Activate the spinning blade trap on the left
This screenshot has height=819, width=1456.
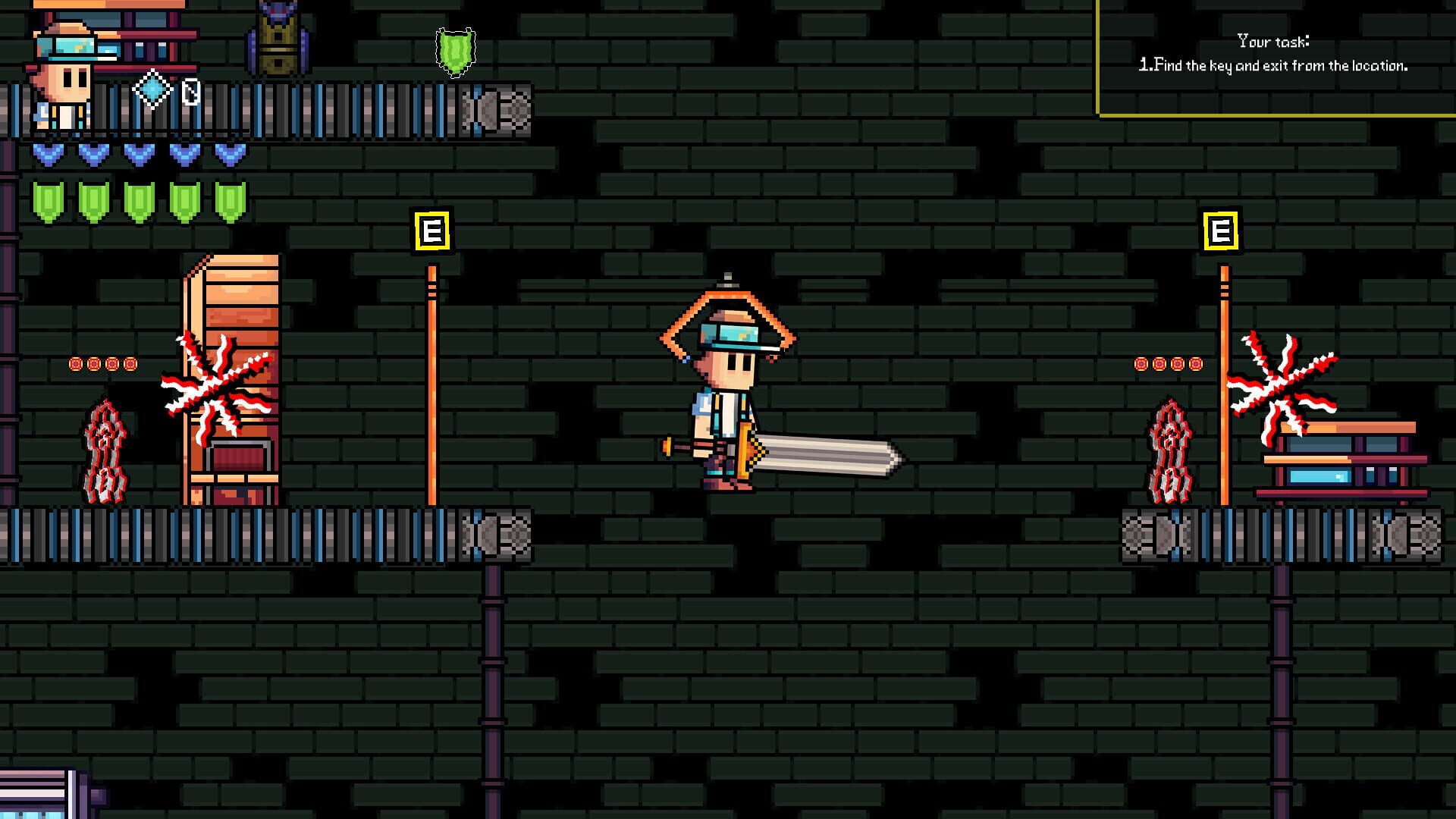(x=214, y=389)
